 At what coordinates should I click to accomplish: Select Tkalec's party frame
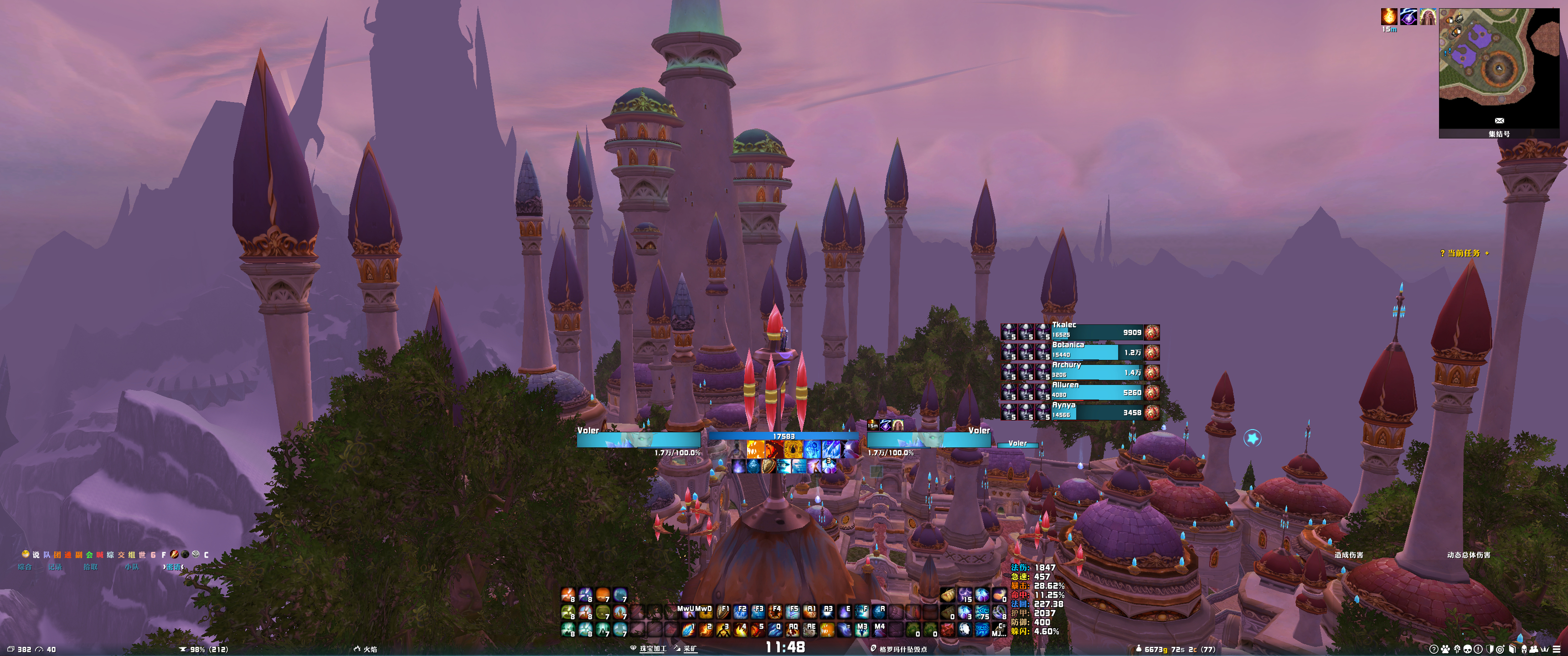click(x=1097, y=332)
